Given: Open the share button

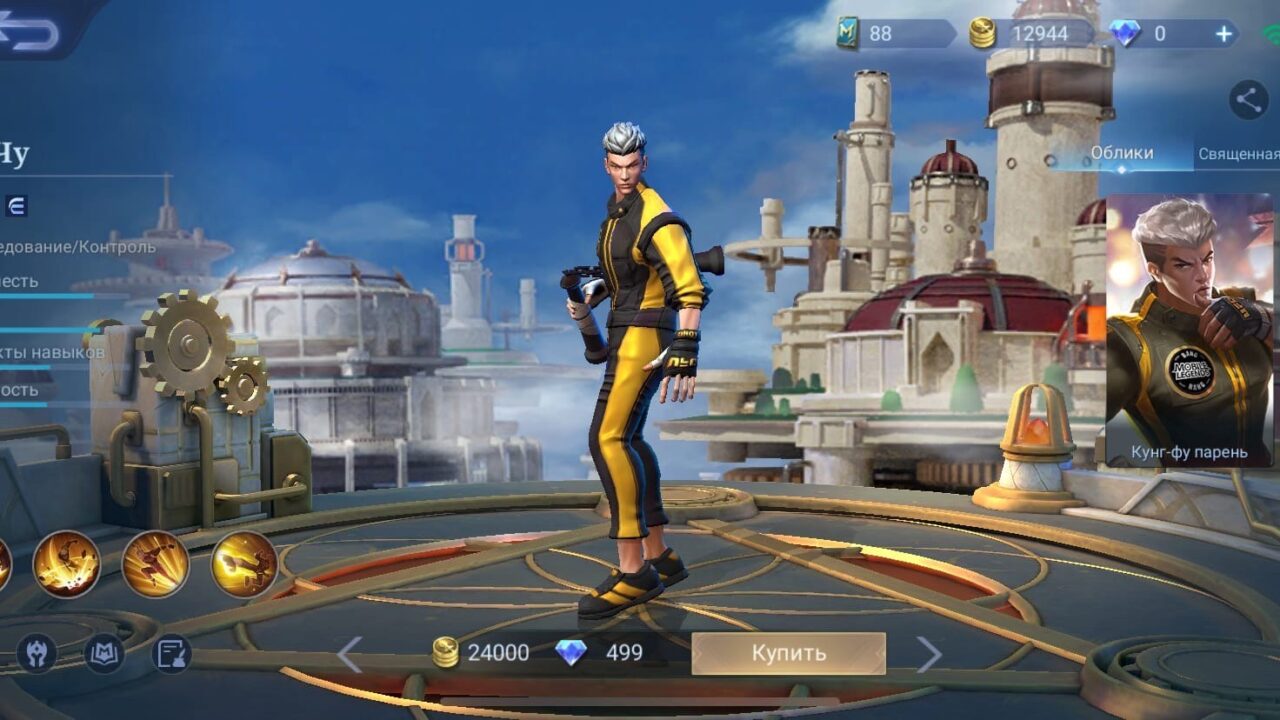Looking at the screenshot, I should (1247, 99).
